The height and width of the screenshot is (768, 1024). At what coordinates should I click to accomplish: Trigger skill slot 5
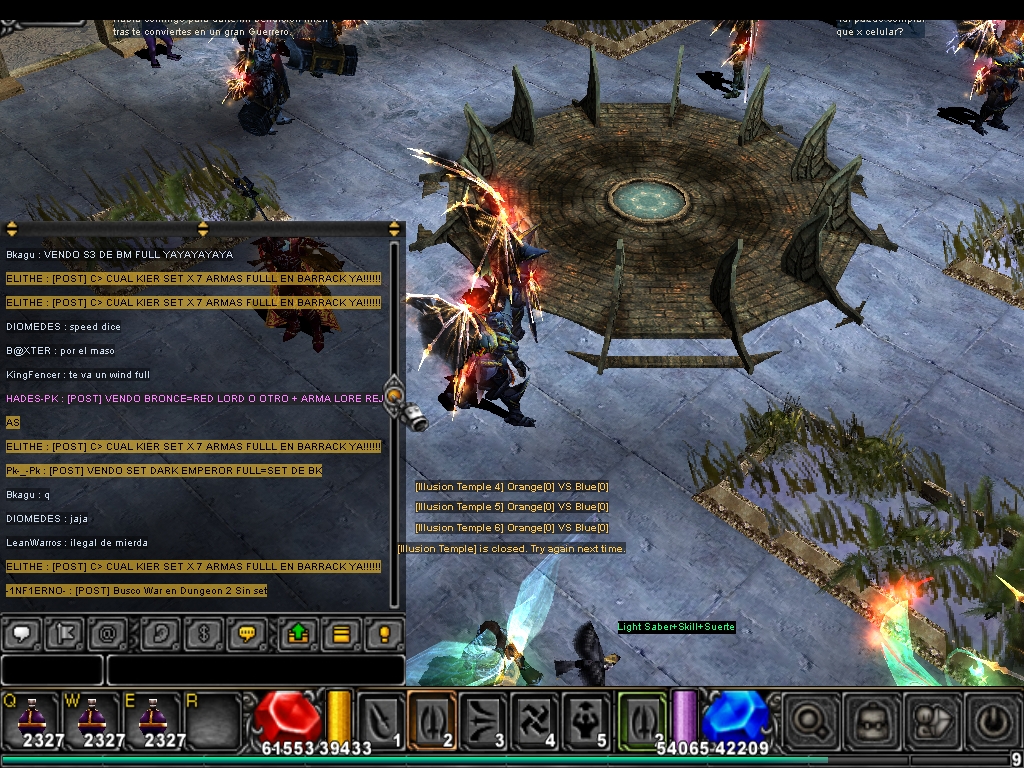click(586, 720)
